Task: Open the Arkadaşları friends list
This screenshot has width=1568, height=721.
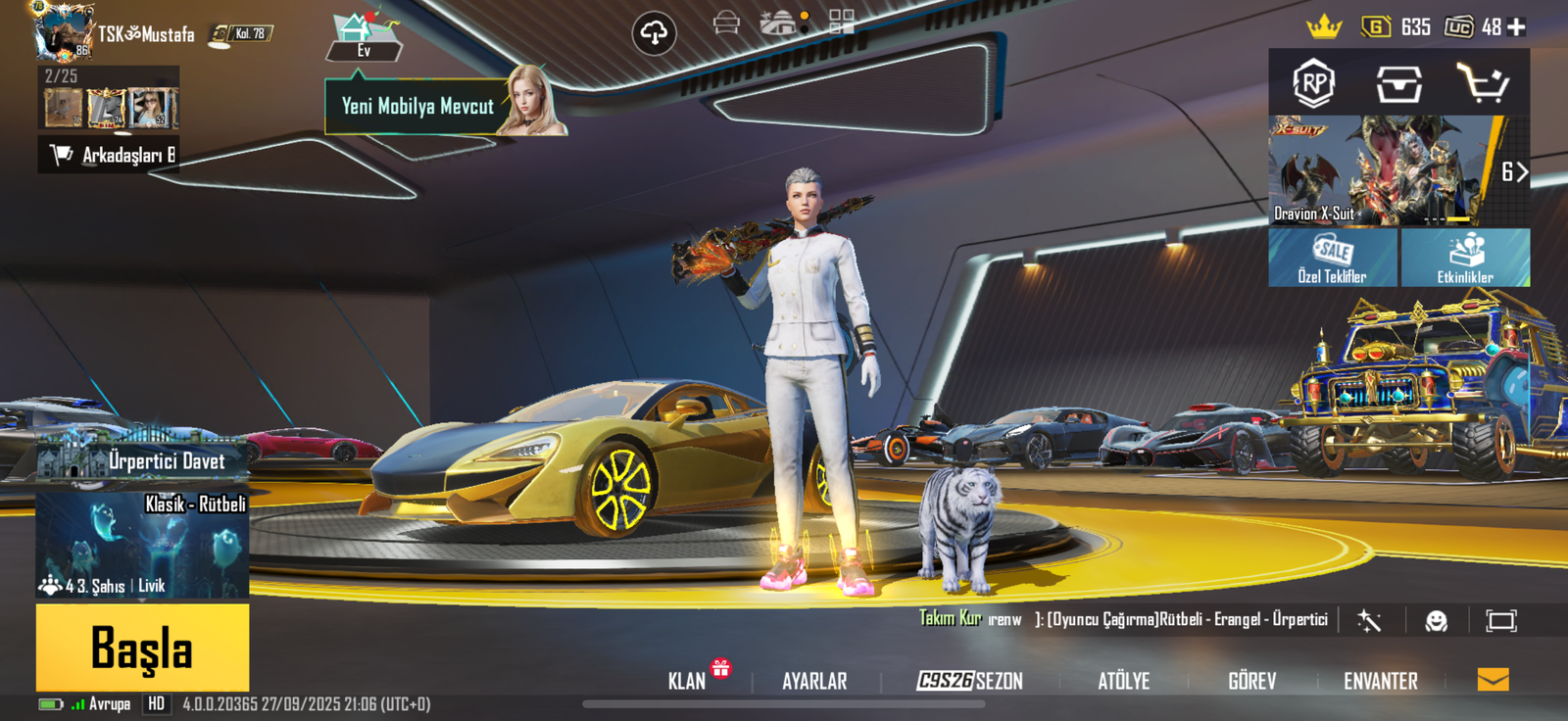Action: pyautogui.click(x=108, y=155)
